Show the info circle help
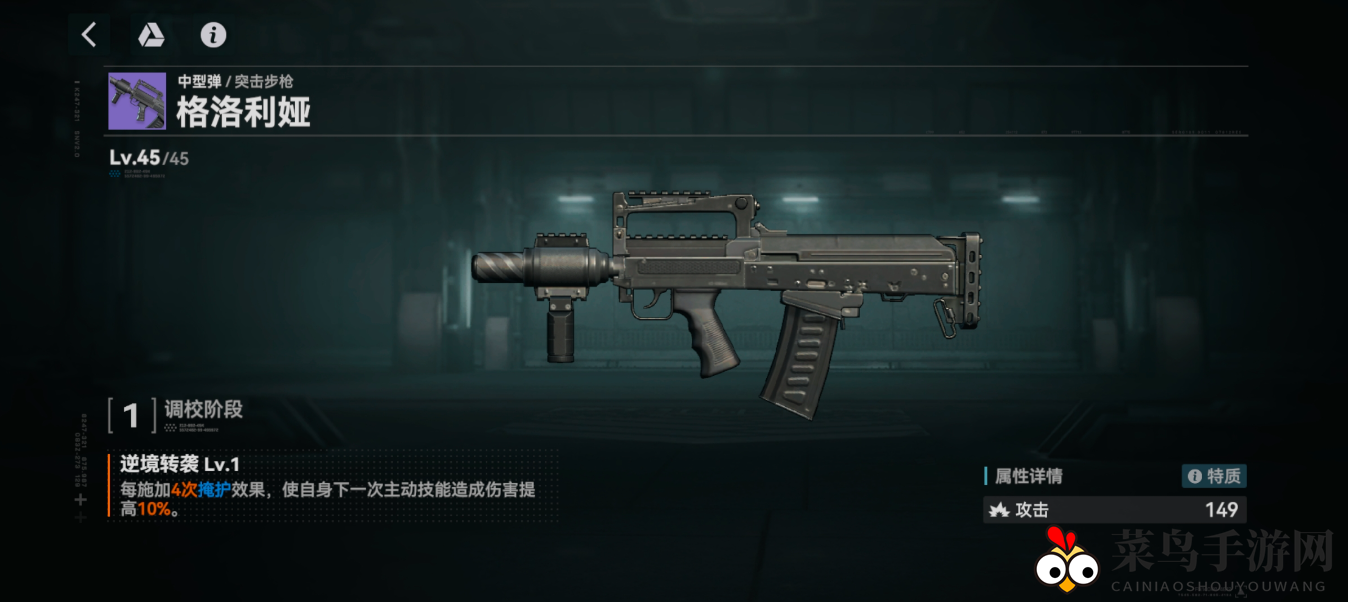This screenshot has height=602, width=1348. point(213,35)
